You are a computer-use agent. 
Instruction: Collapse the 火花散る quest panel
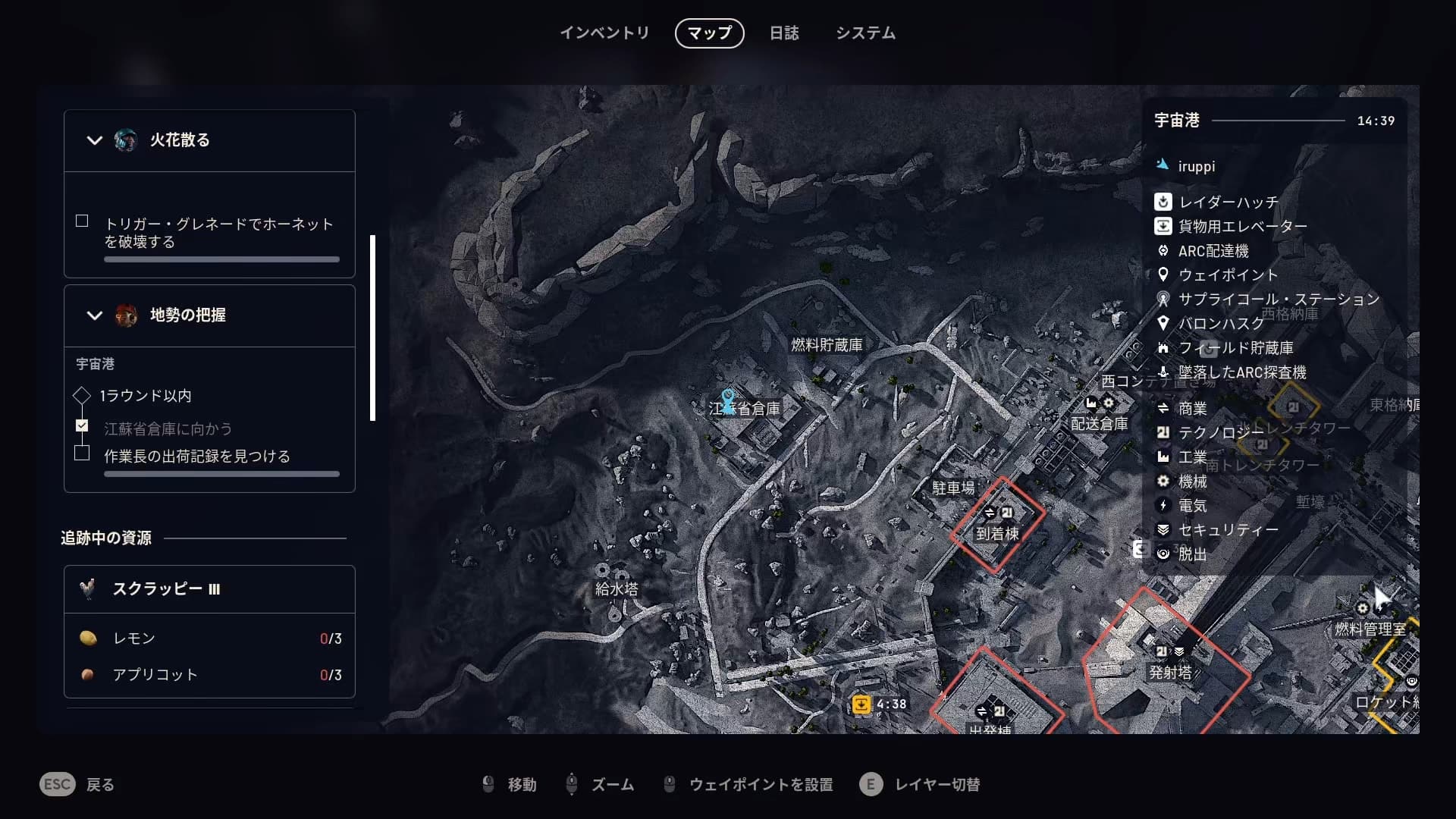click(x=95, y=140)
